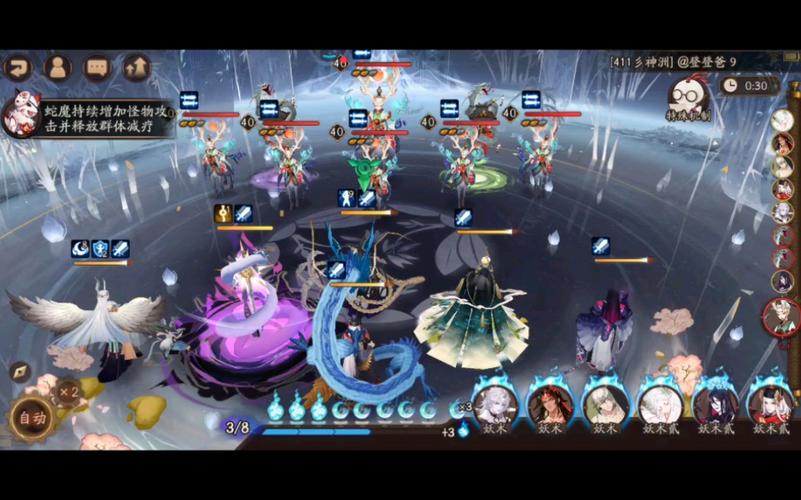Click the back arrow button
The height and width of the screenshot is (500, 801).
pos(19,68)
